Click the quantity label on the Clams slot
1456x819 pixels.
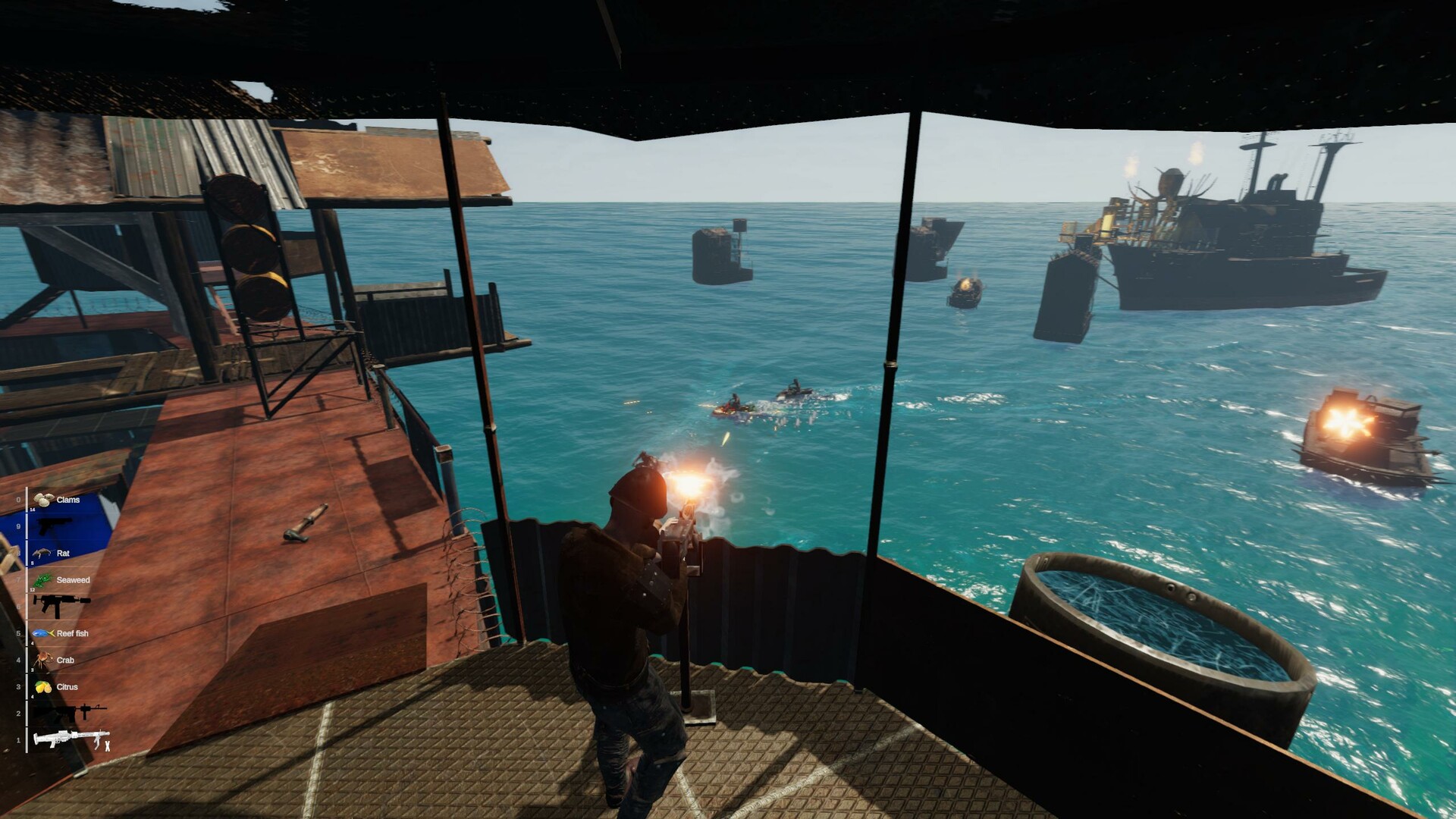click(x=32, y=510)
